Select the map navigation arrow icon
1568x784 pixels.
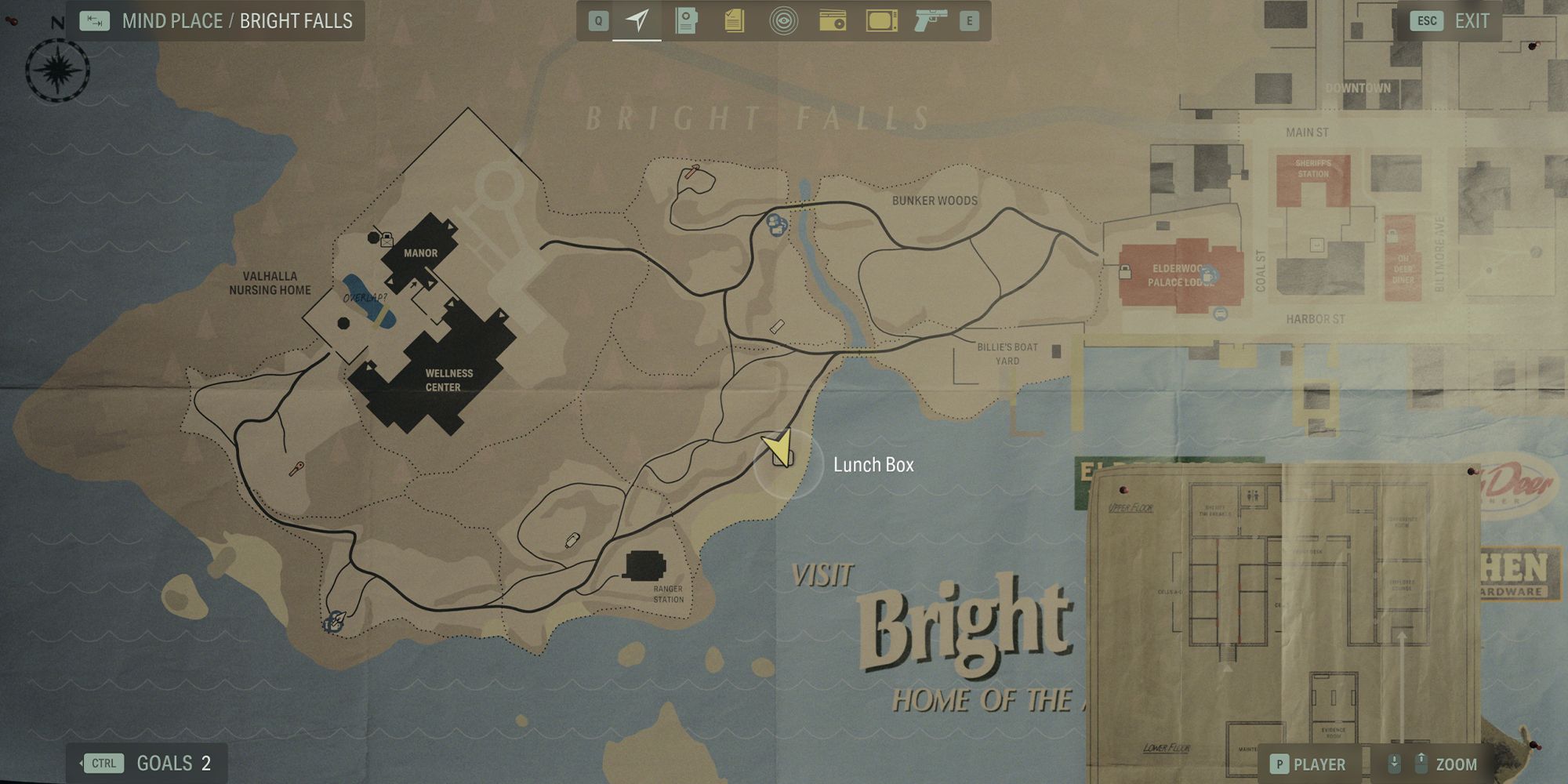point(637,21)
